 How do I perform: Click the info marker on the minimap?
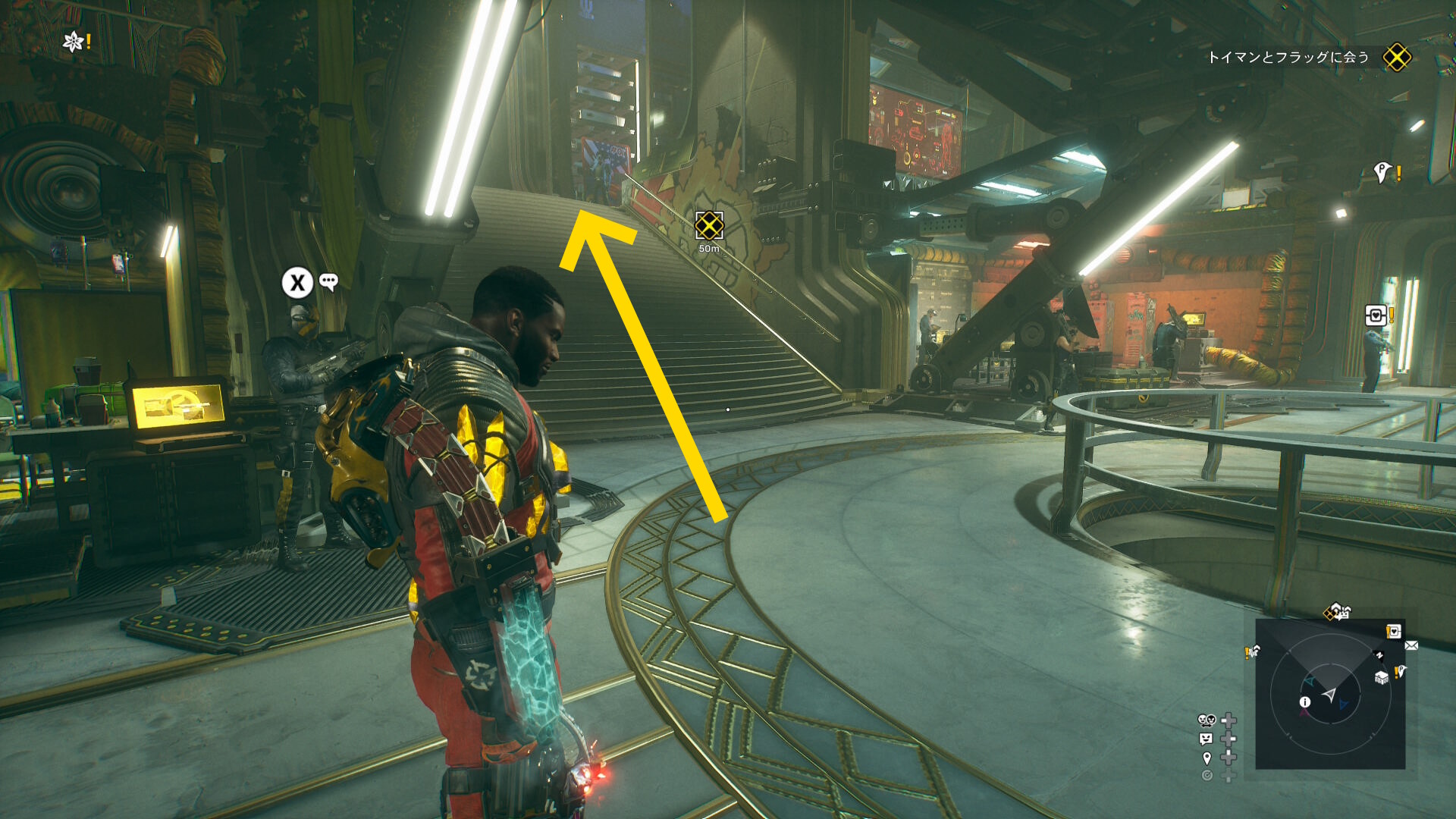coord(1305,702)
